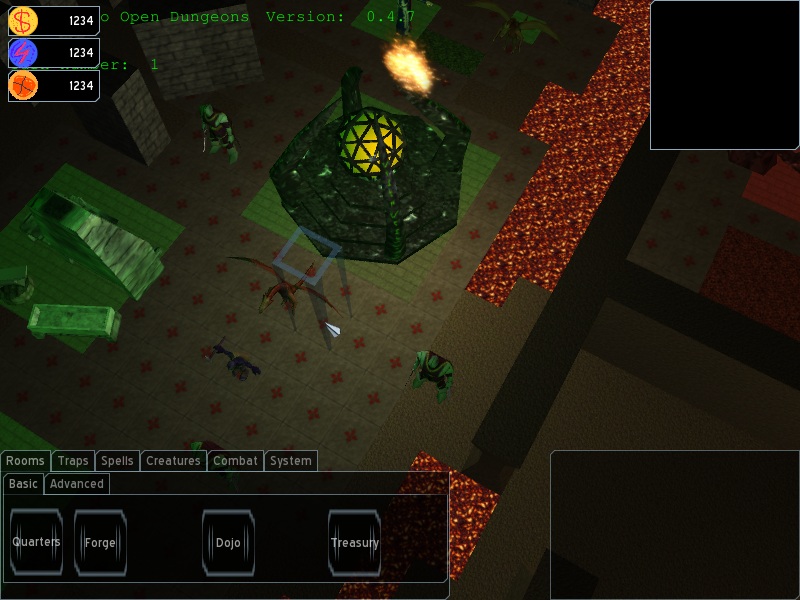Select the Basic rooms sub-tab
The height and width of the screenshot is (600, 800).
(23, 484)
